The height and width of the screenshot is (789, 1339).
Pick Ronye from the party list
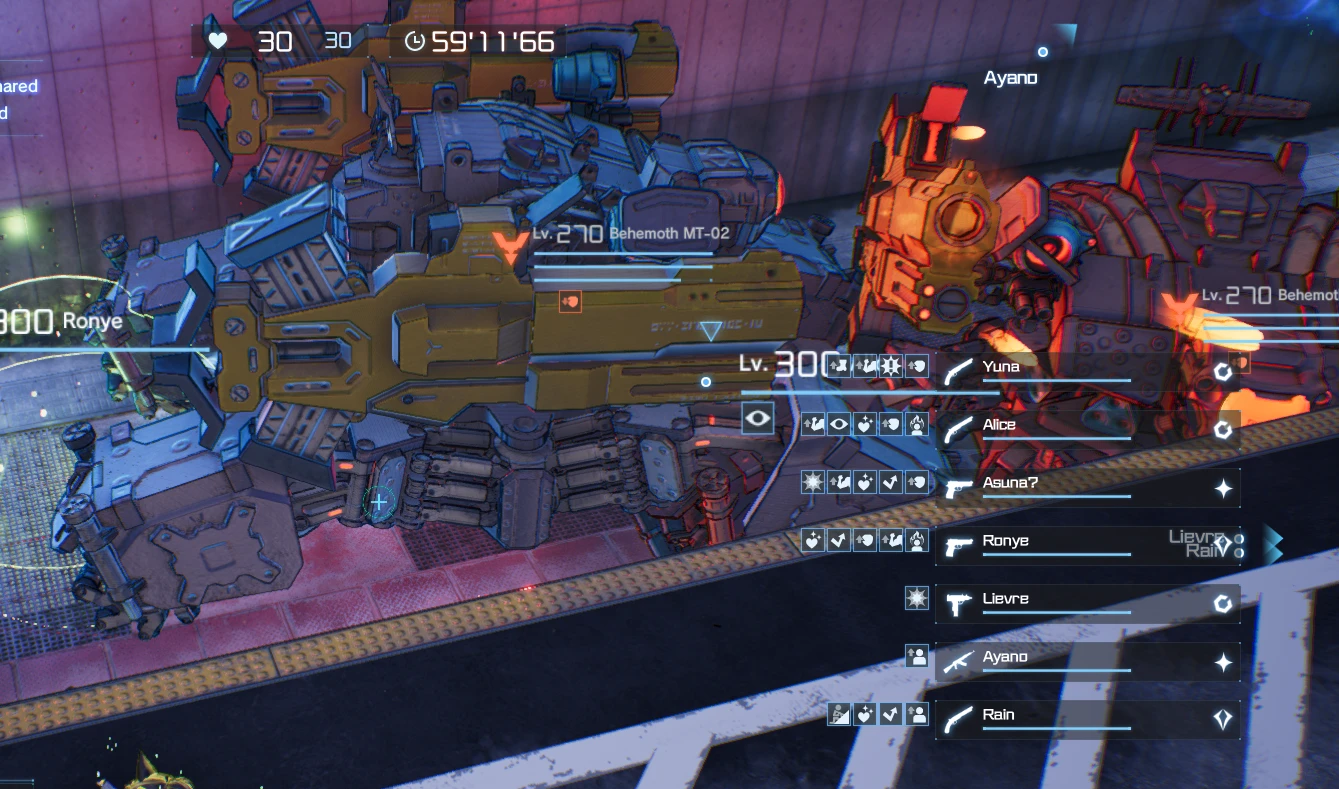click(x=1086, y=546)
